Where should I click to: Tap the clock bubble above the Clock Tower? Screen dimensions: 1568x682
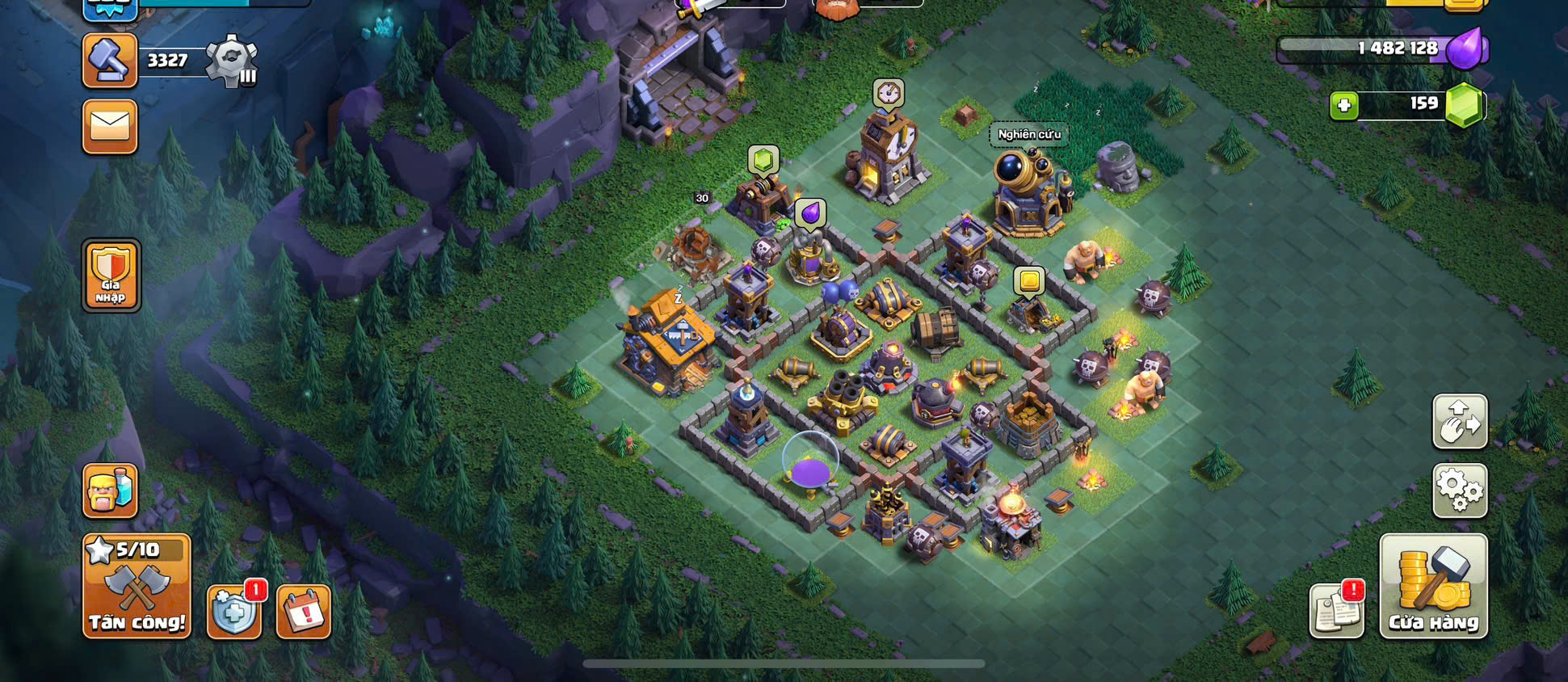point(889,94)
